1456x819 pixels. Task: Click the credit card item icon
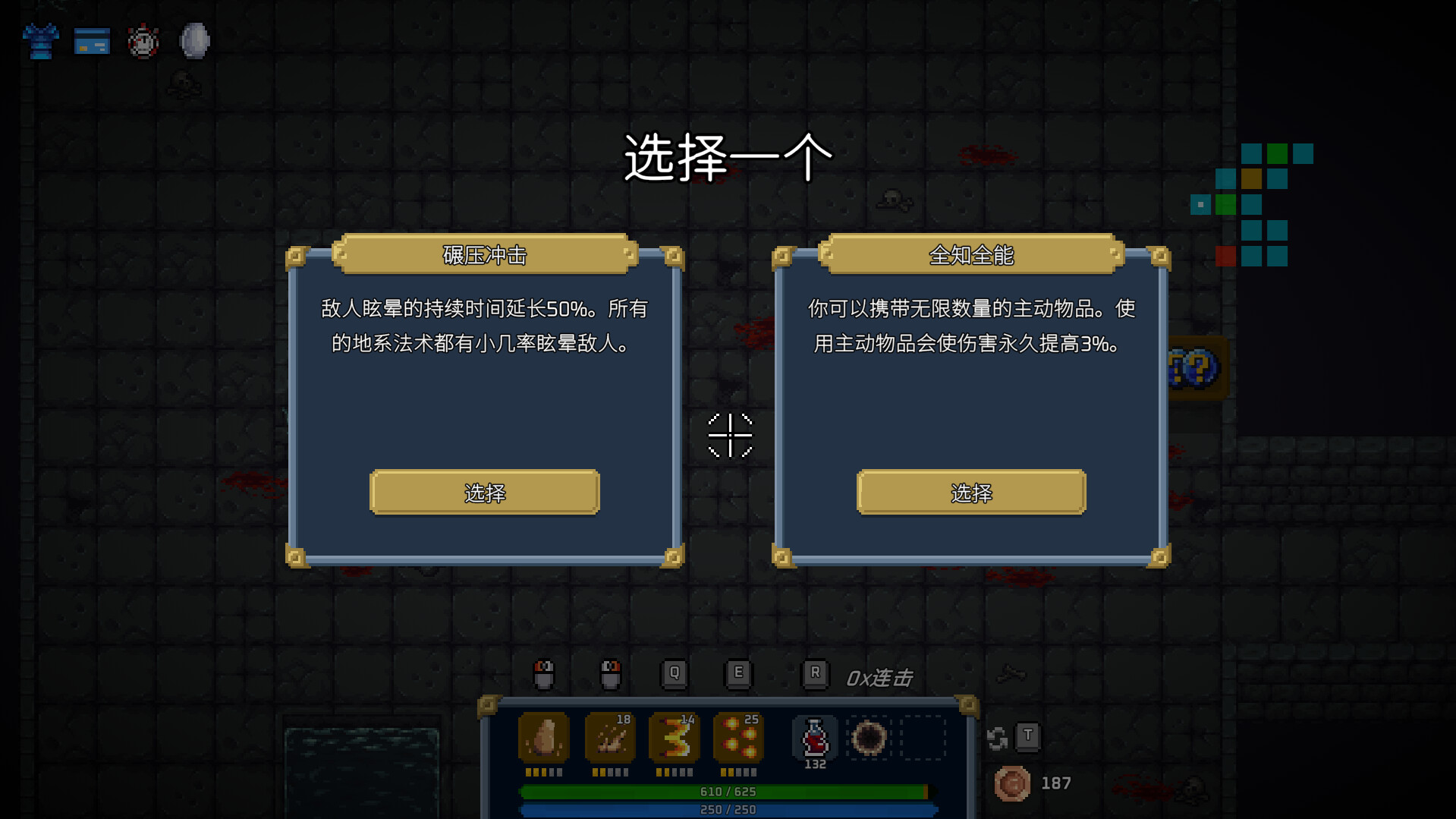(91, 41)
